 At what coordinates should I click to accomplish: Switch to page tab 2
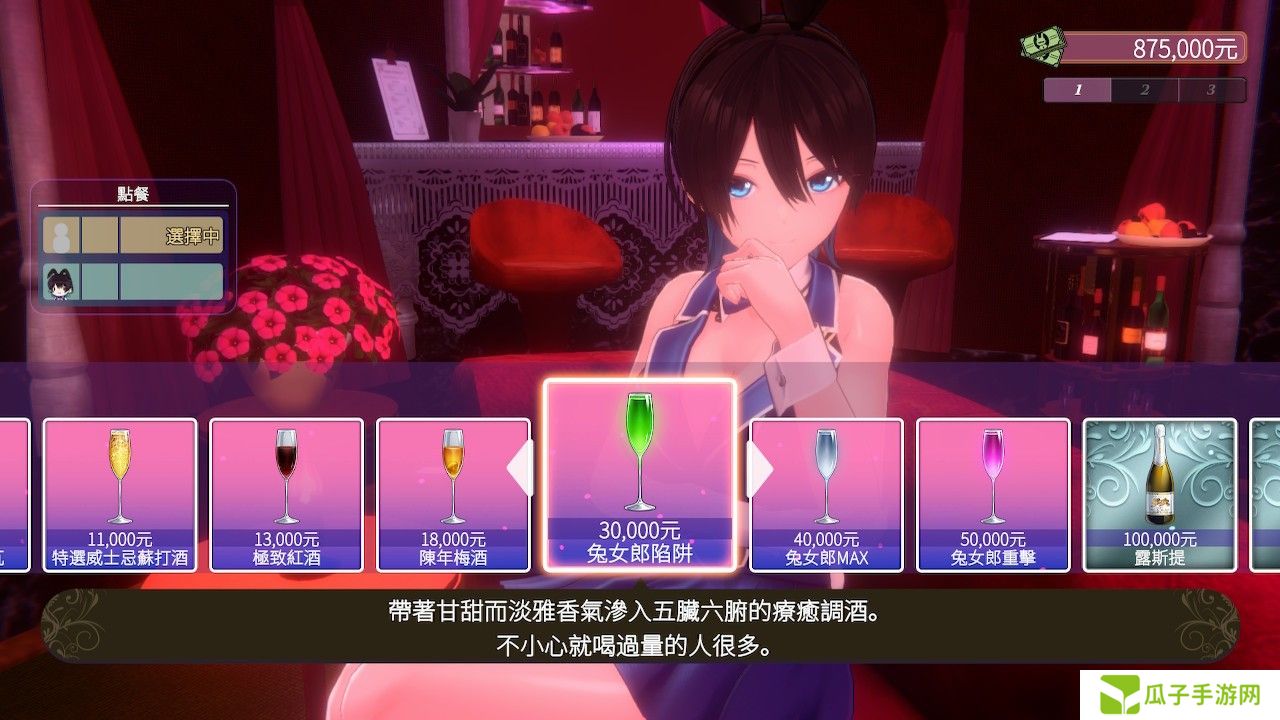point(1145,90)
